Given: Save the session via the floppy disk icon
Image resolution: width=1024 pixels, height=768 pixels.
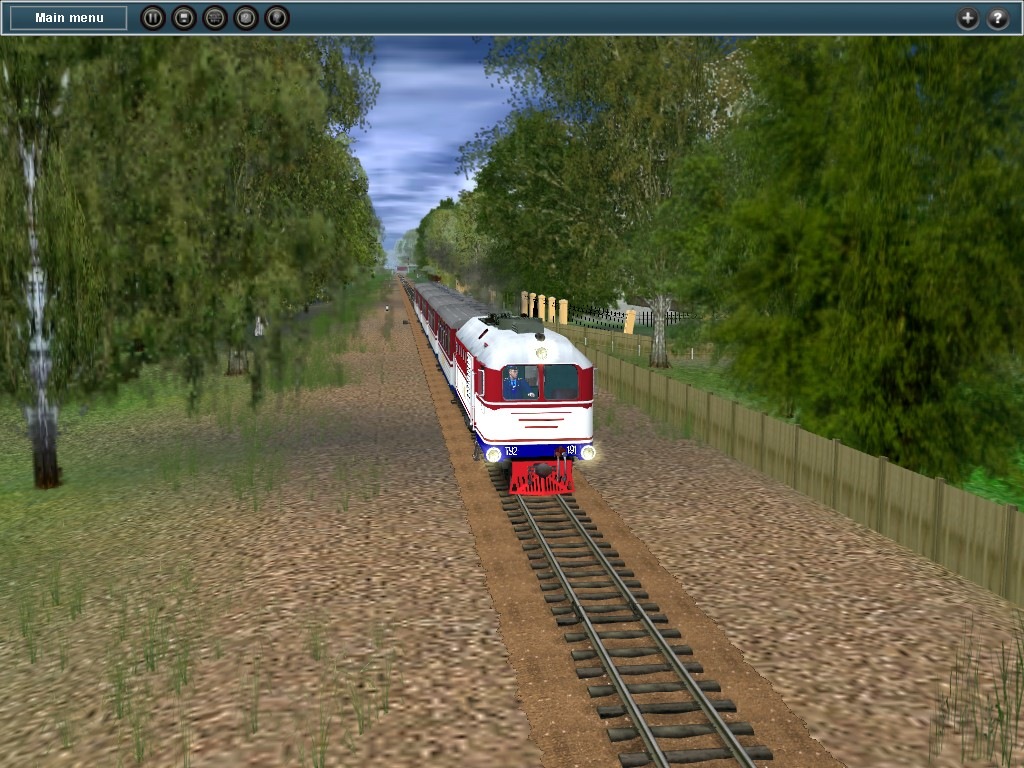Looking at the screenshot, I should [x=183, y=18].
